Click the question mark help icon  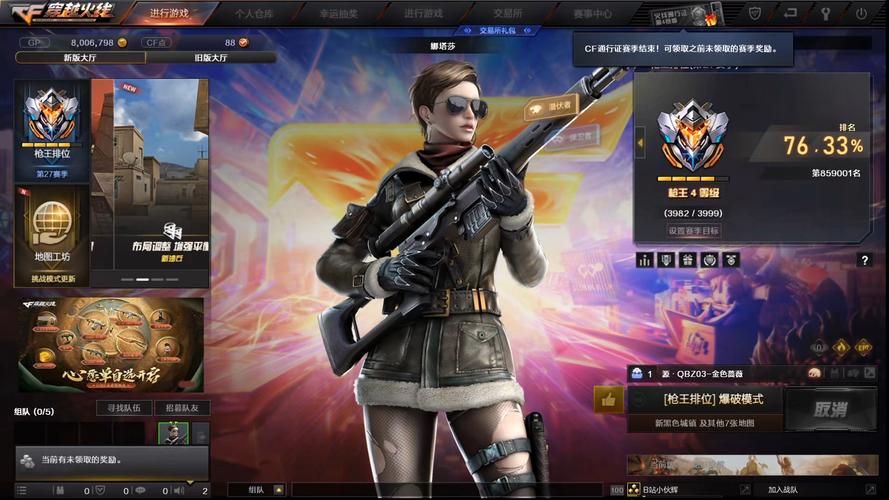pos(864,260)
